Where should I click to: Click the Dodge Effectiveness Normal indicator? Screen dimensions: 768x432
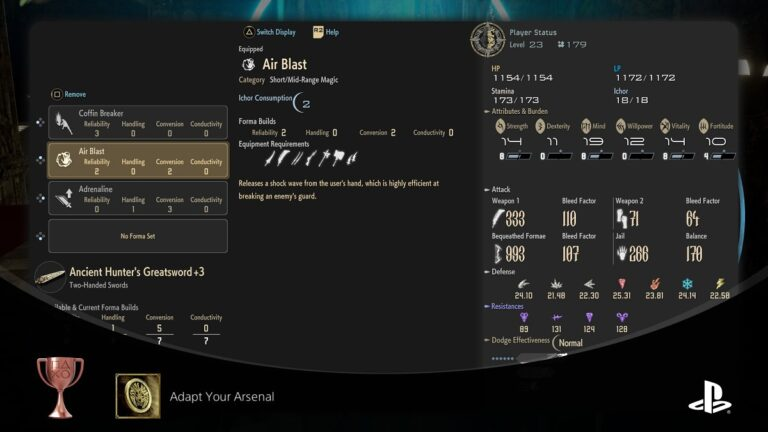click(569, 342)
